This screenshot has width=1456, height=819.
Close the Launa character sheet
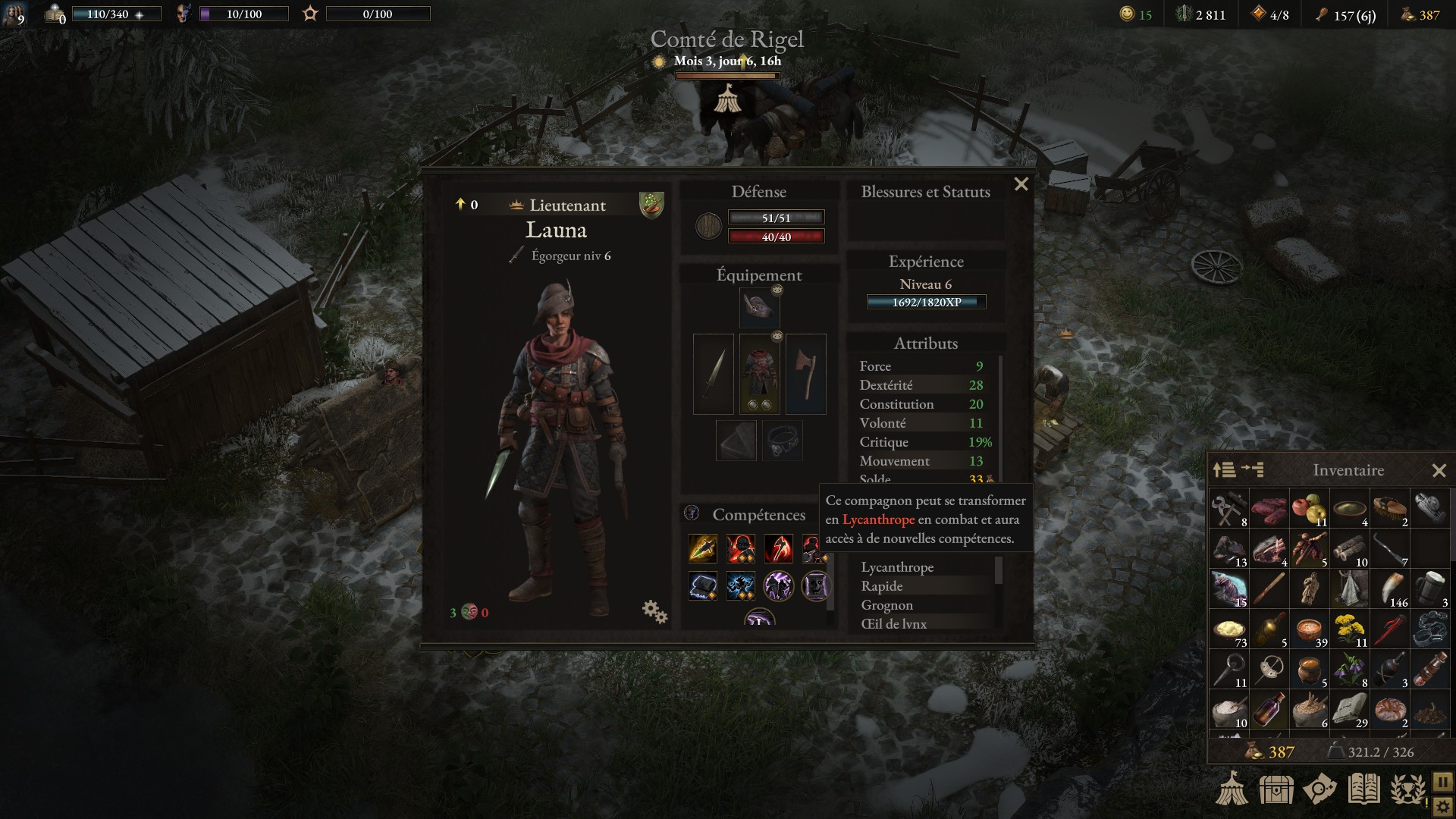point(1021,184)
